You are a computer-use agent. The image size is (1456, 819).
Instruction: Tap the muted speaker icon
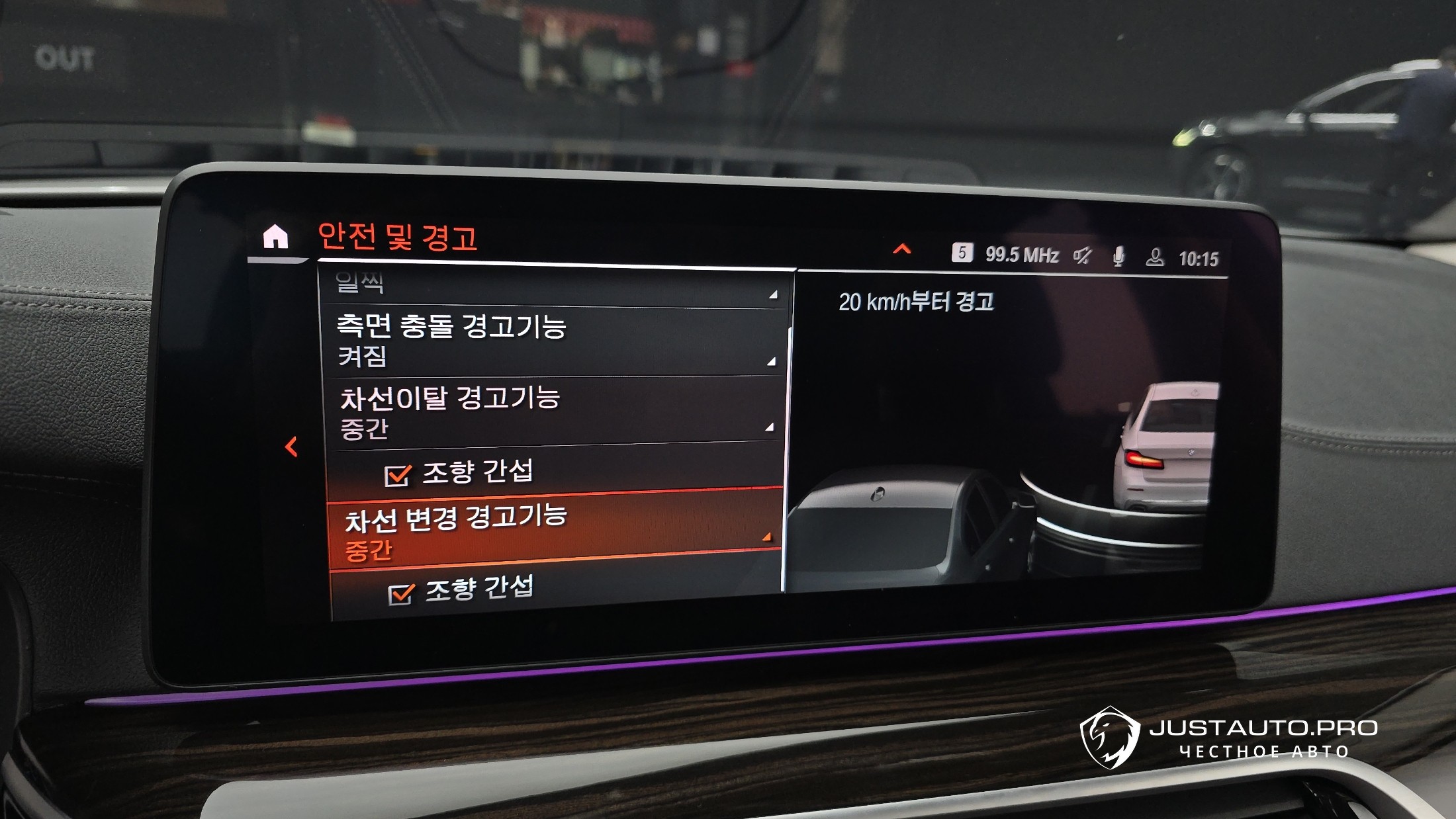[1083, 256]
